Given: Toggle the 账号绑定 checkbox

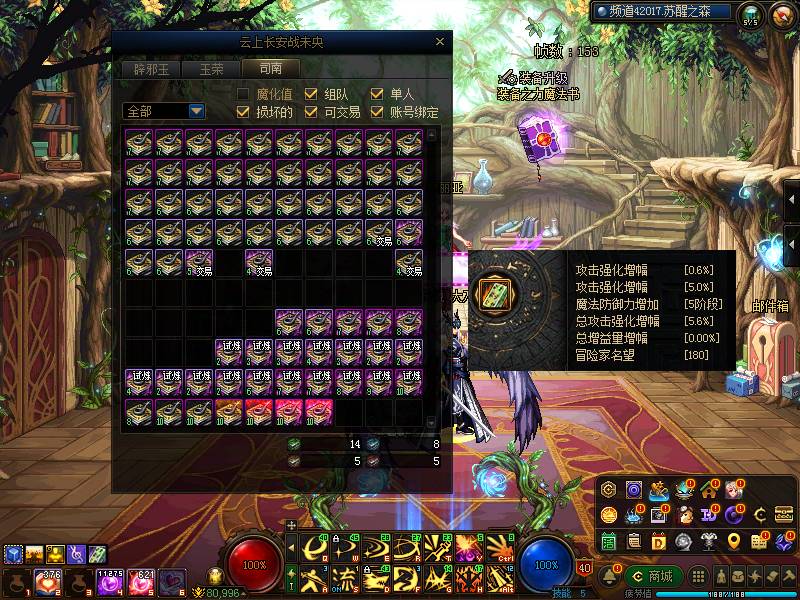Looking at the screenshot, I should pyautogui.click(x=377, y=112).
